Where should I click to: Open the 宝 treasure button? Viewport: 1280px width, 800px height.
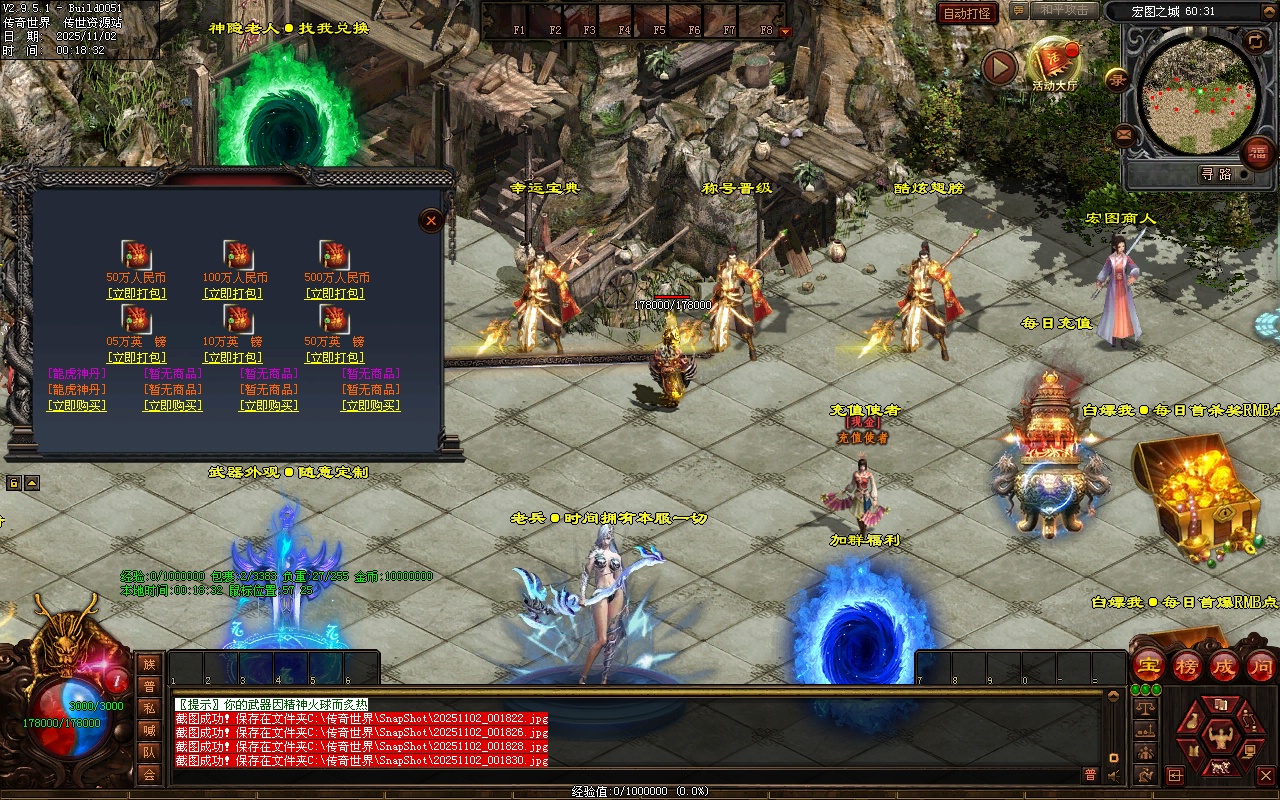(x=1149, y=665)
